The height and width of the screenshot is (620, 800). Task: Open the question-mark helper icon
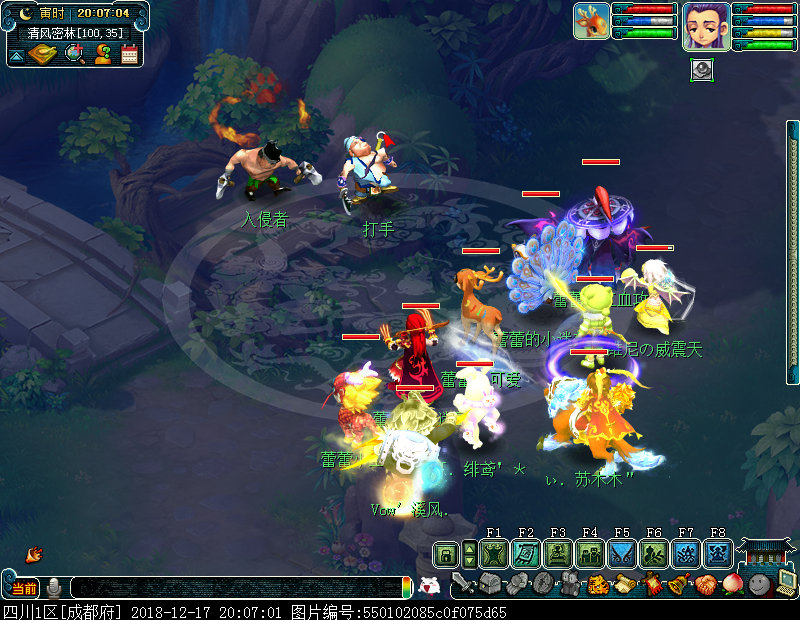[x=102, y=54]
